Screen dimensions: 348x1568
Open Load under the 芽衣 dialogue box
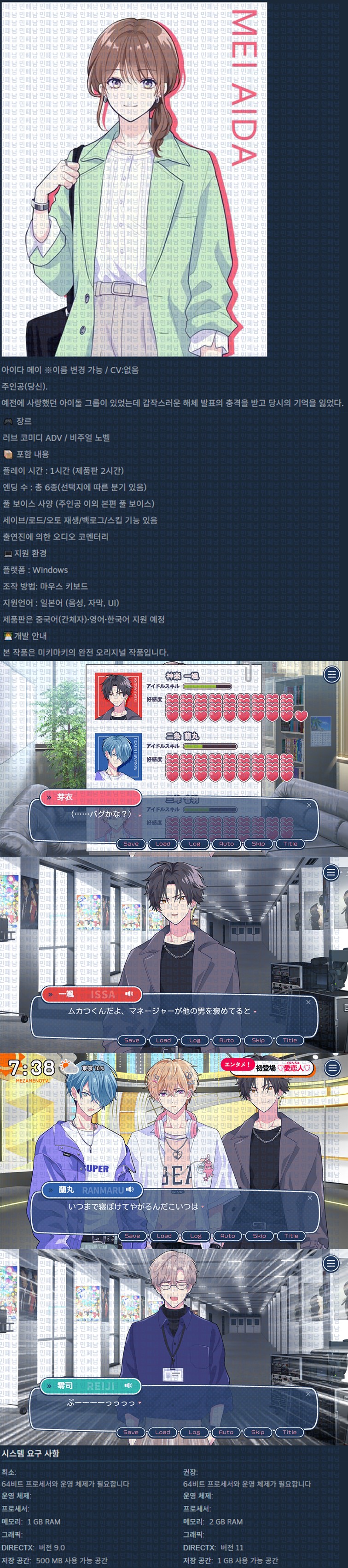tap(162, 843)
